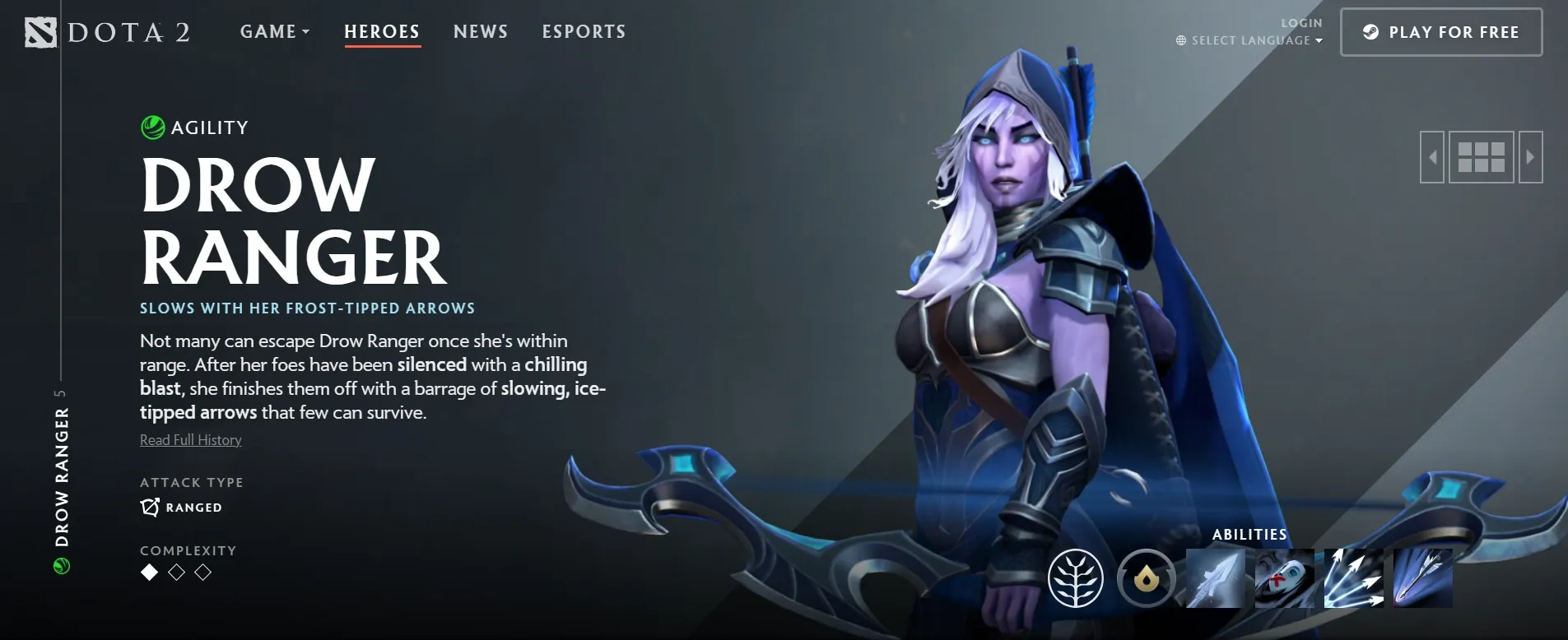
Task: Open the Talent Tree icon
Action: pyautogui.click(x=1077, y=578)
